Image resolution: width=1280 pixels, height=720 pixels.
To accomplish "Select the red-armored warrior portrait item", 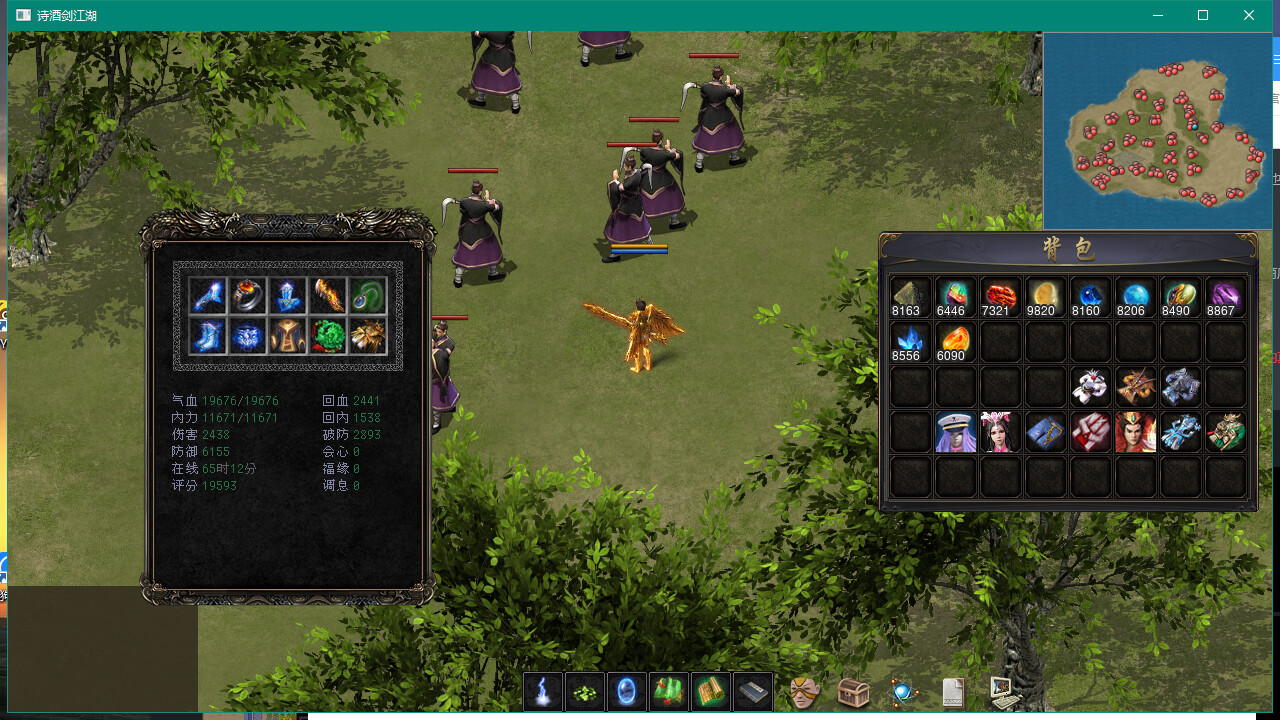I will click(x=1136, y=432).
